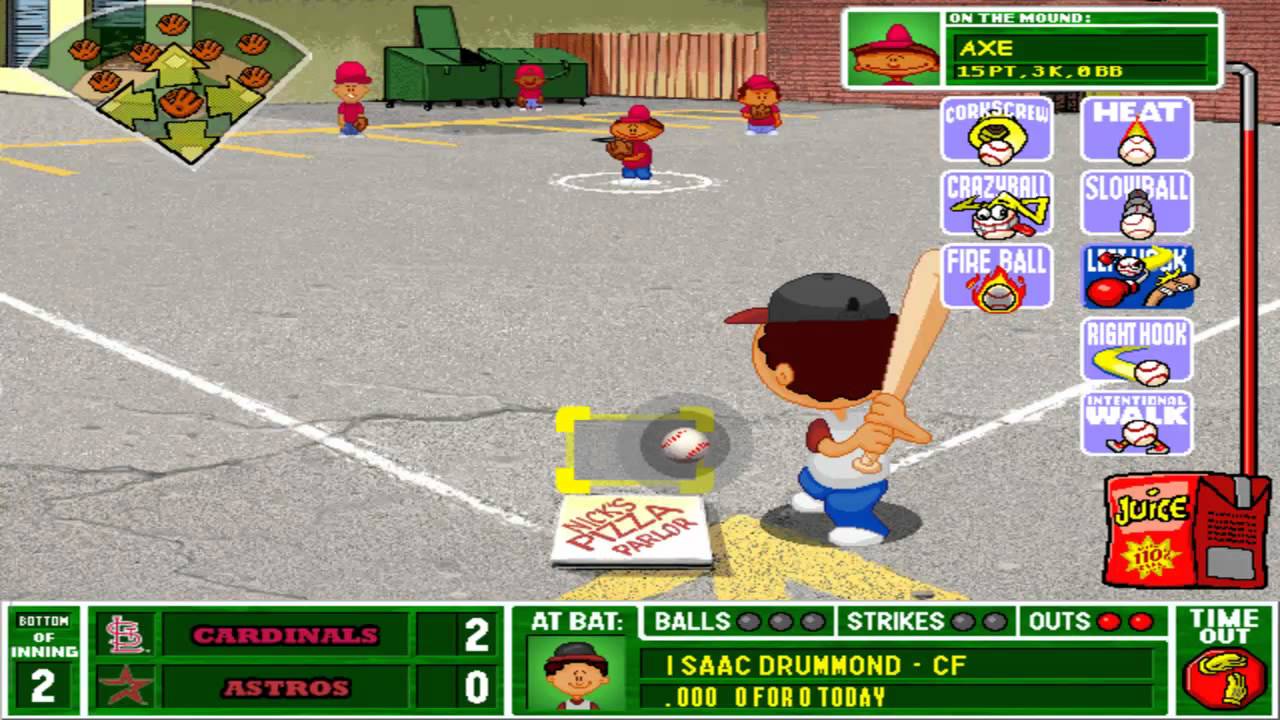Select the Heat pitch
Screen dimensions: 1280x720
coord(1136,128)
